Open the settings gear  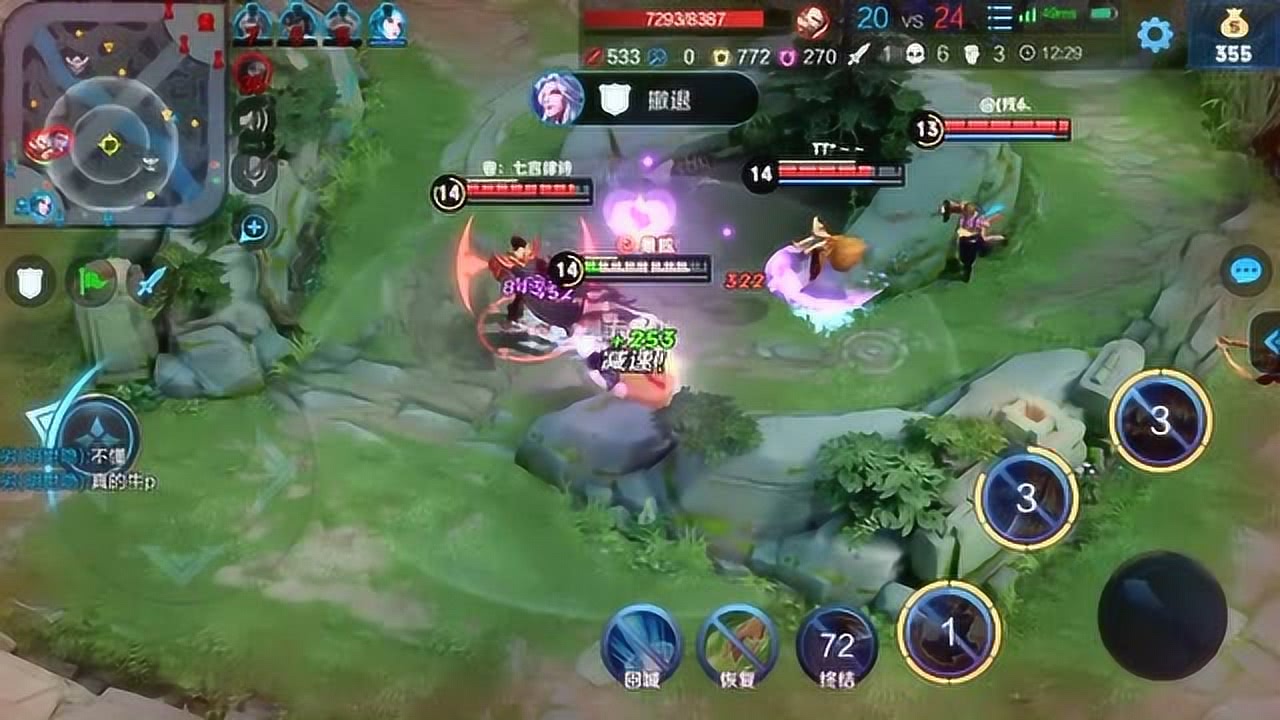(1155, 35)
